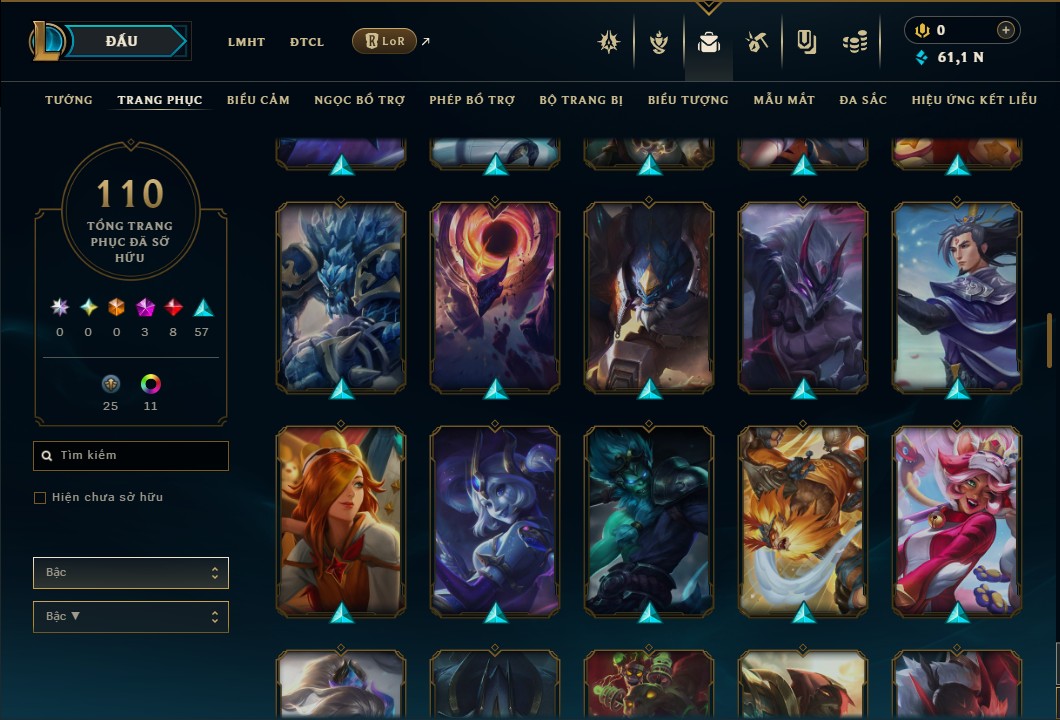The width and height of the screenshot is (1060, 720).
Task: Toggle the Hiện chưa sở hữu checkbox
Action: (40, 498)
